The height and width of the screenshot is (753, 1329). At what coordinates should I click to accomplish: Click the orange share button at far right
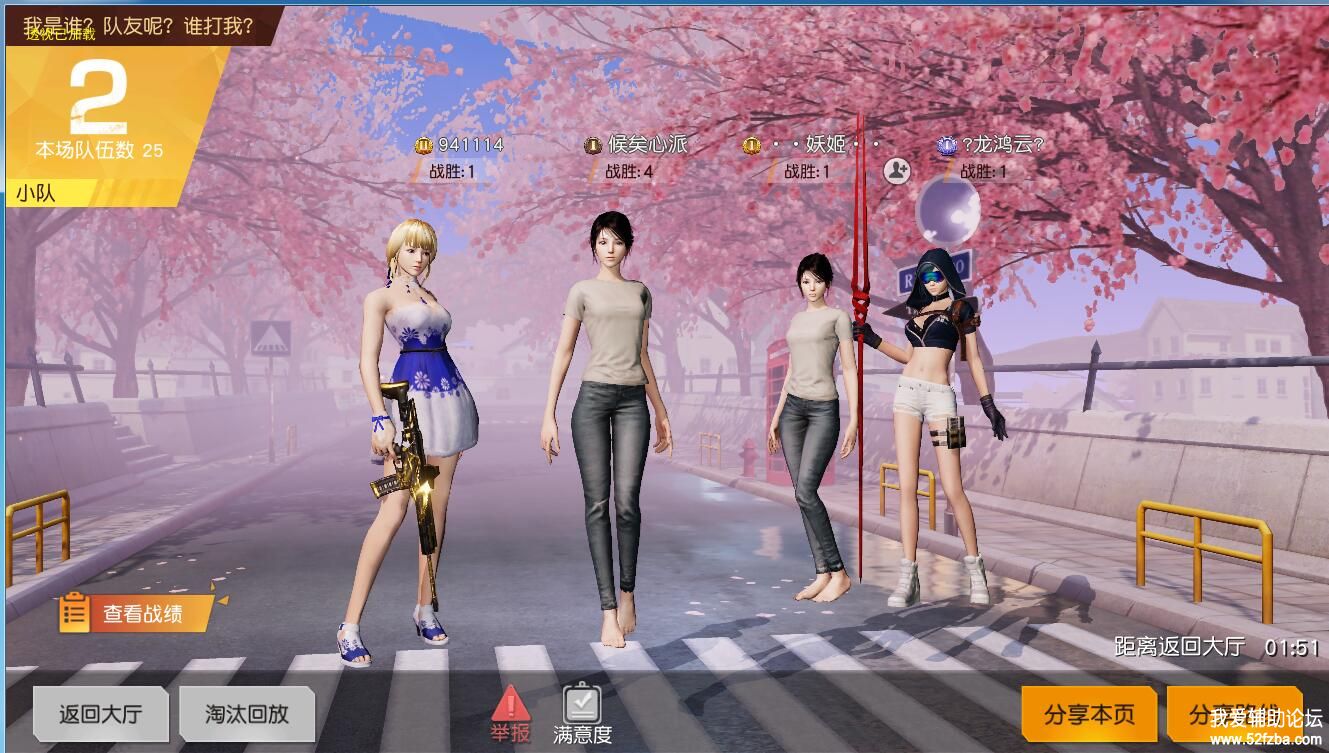click(1234, 714)
